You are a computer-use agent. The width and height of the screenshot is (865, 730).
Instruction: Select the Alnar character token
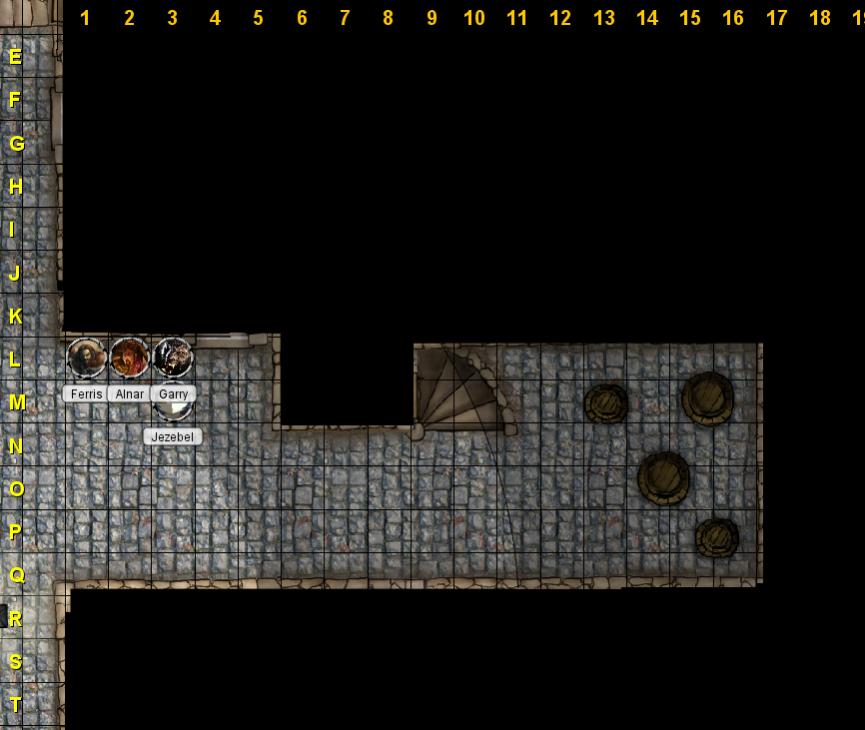click(129, 358)
